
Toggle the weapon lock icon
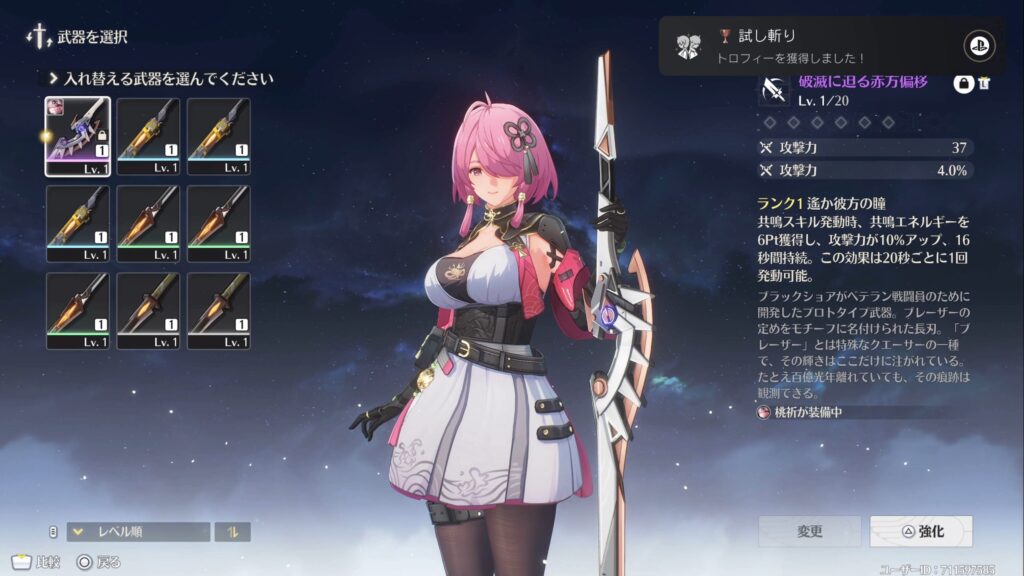pos(964,85)
